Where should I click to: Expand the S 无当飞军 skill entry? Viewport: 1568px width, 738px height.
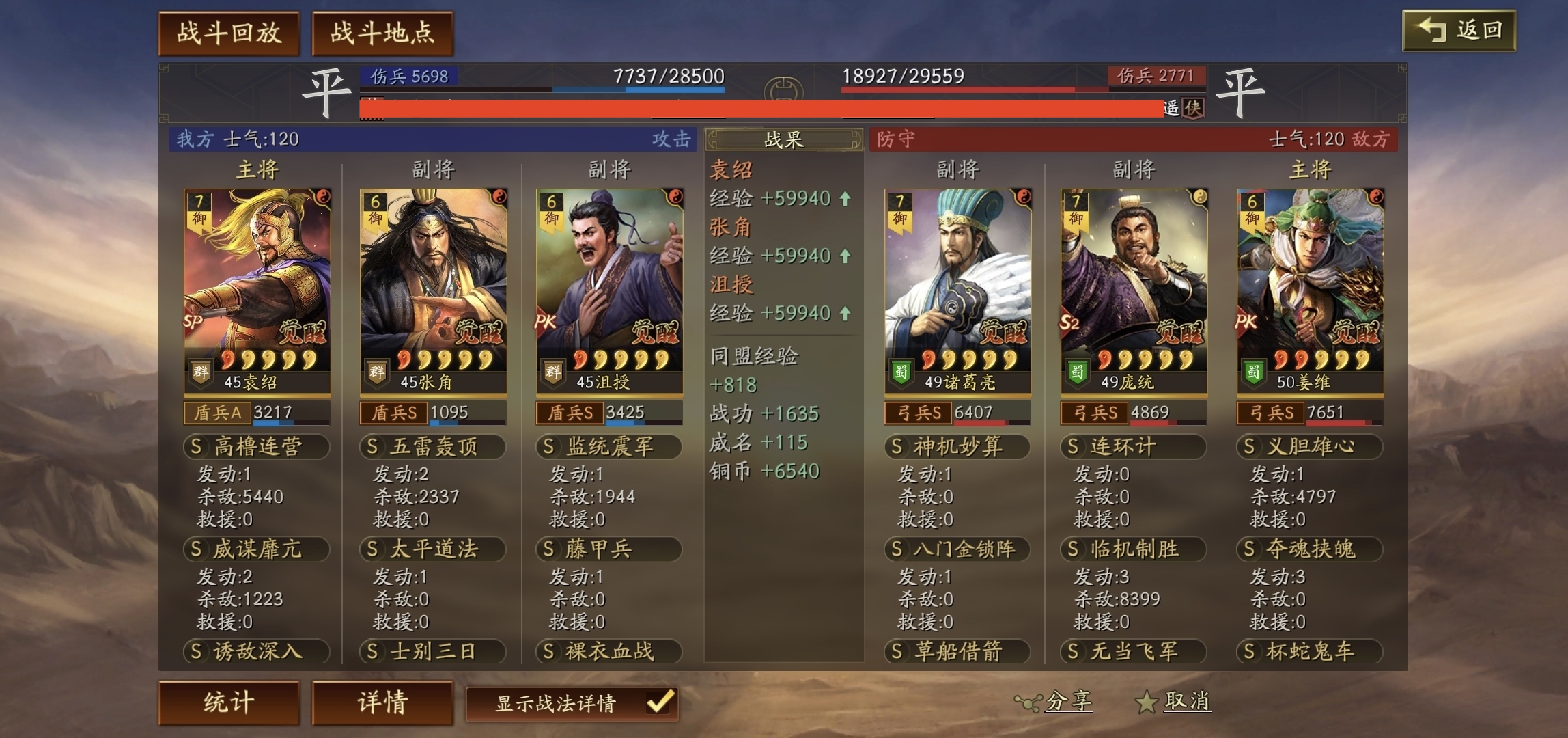1132,653
